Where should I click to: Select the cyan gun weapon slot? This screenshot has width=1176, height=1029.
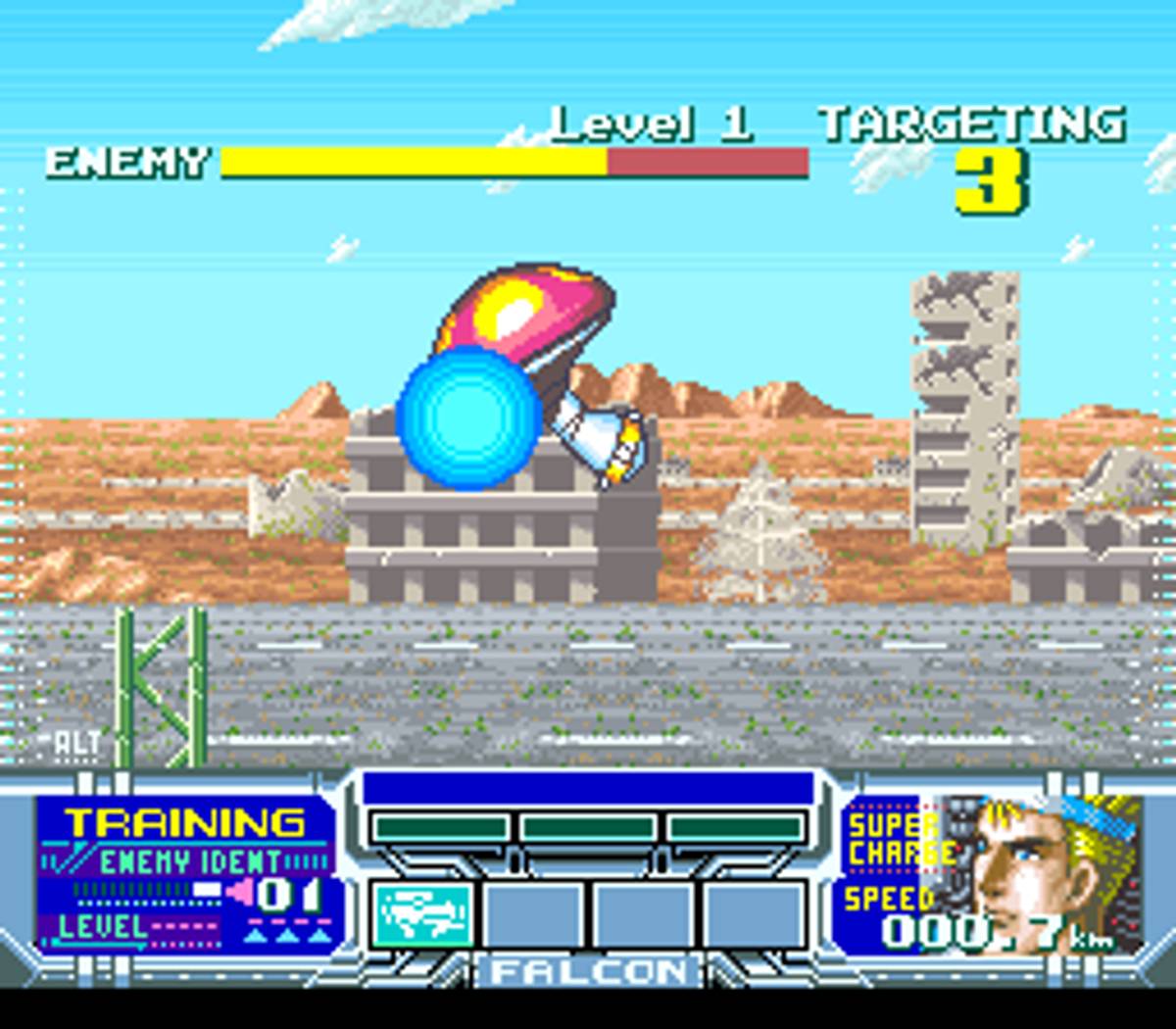pos(423,916)
